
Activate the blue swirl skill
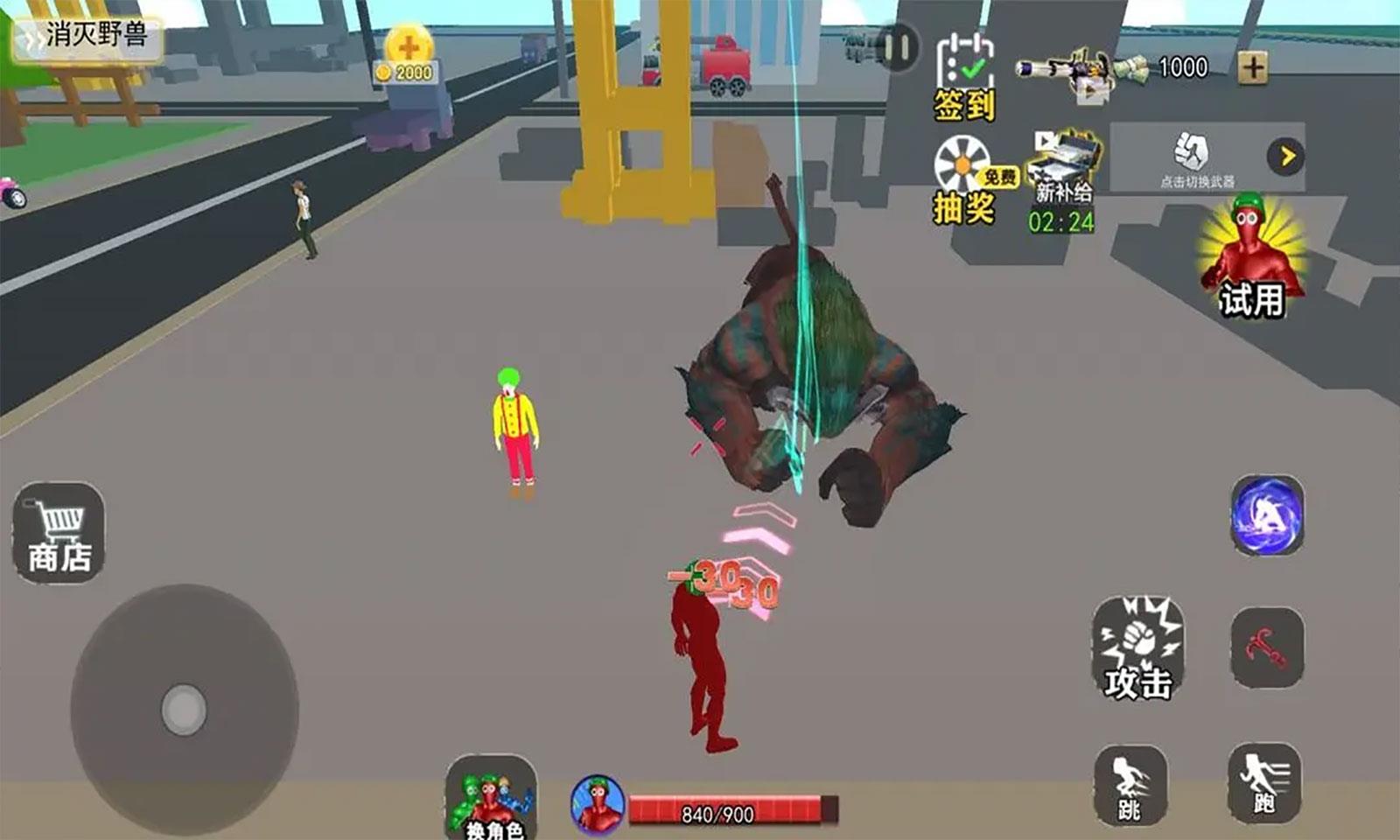tap(1267, 515)
